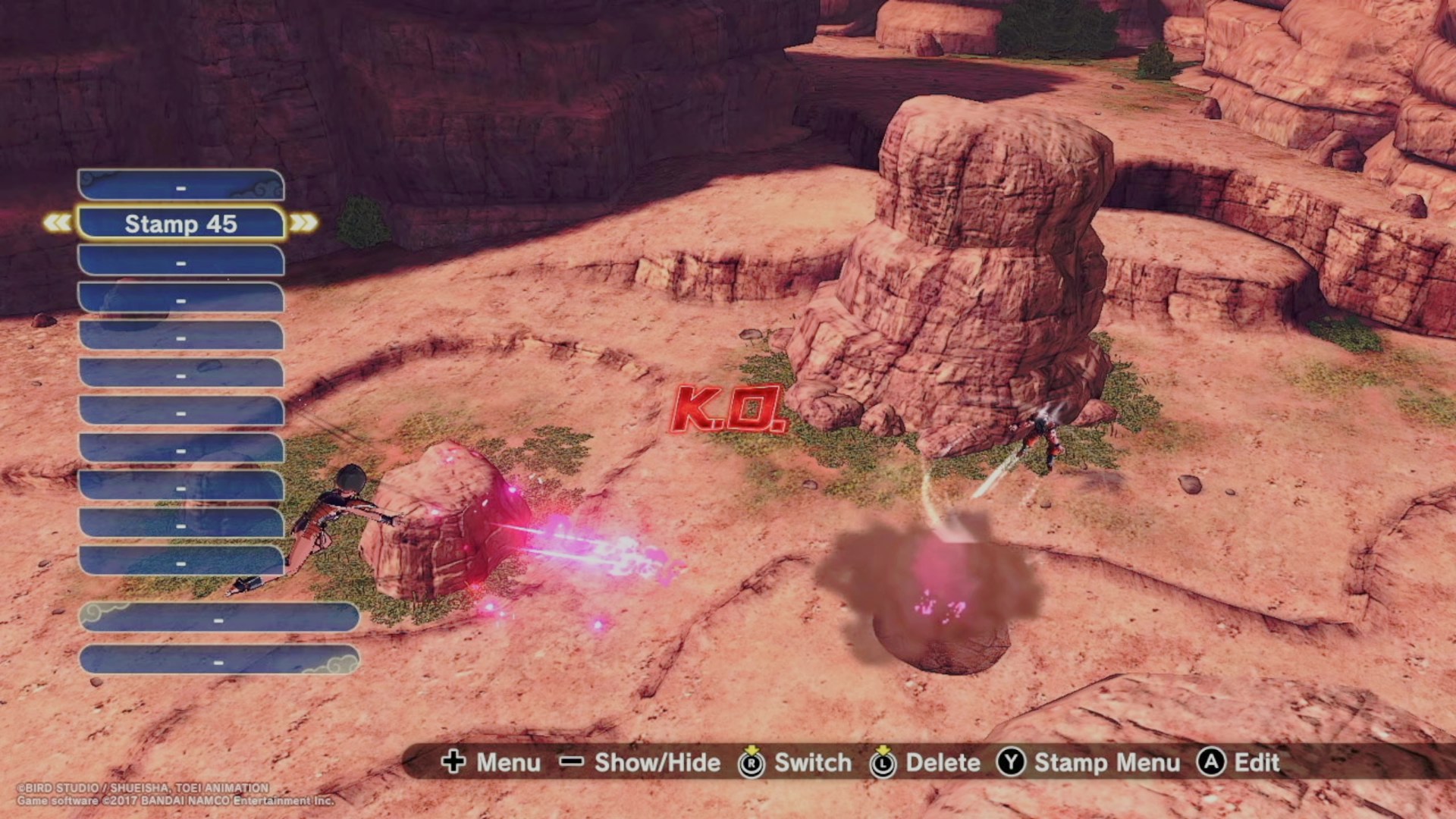The width and height of the screenshot is (1456, 819).
Task: Select the Stamp 45 entry
Action: [x=180, y=224]
